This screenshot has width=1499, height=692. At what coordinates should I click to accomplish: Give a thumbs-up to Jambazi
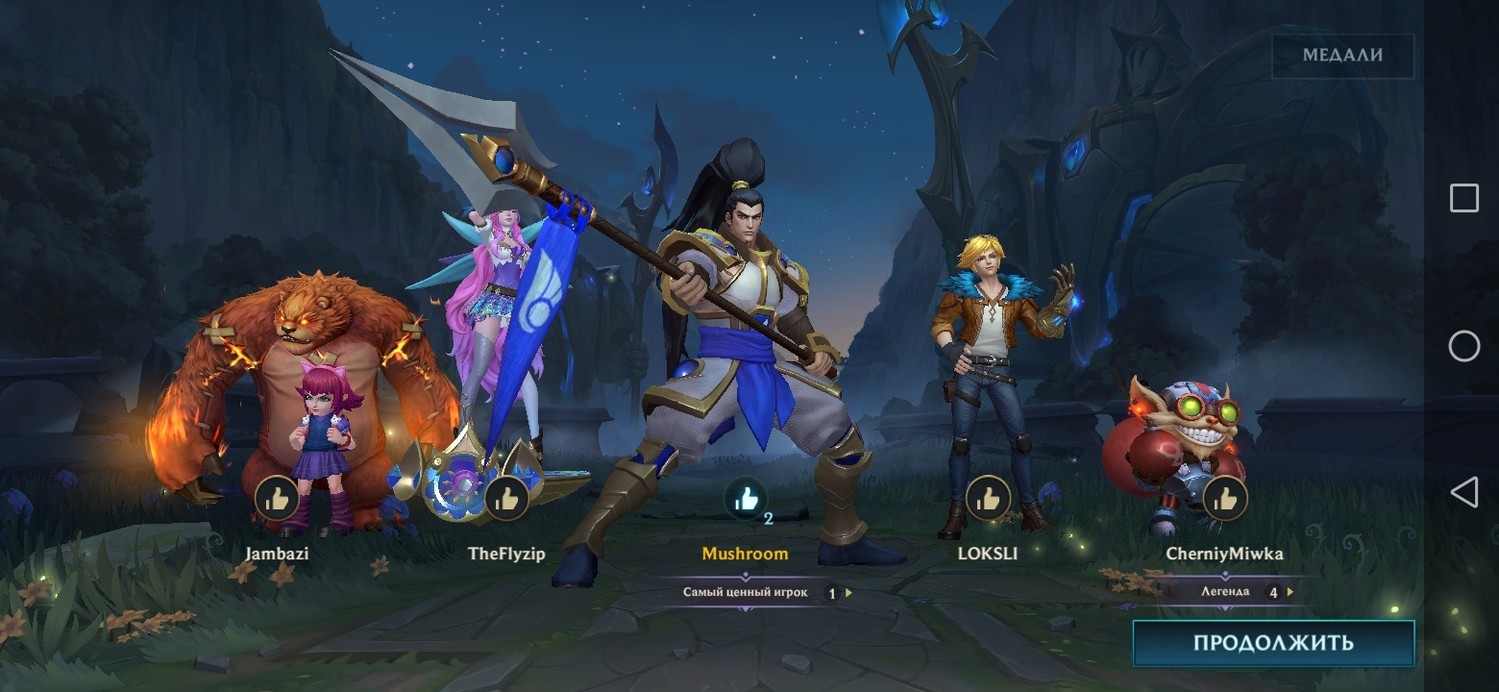277,498
